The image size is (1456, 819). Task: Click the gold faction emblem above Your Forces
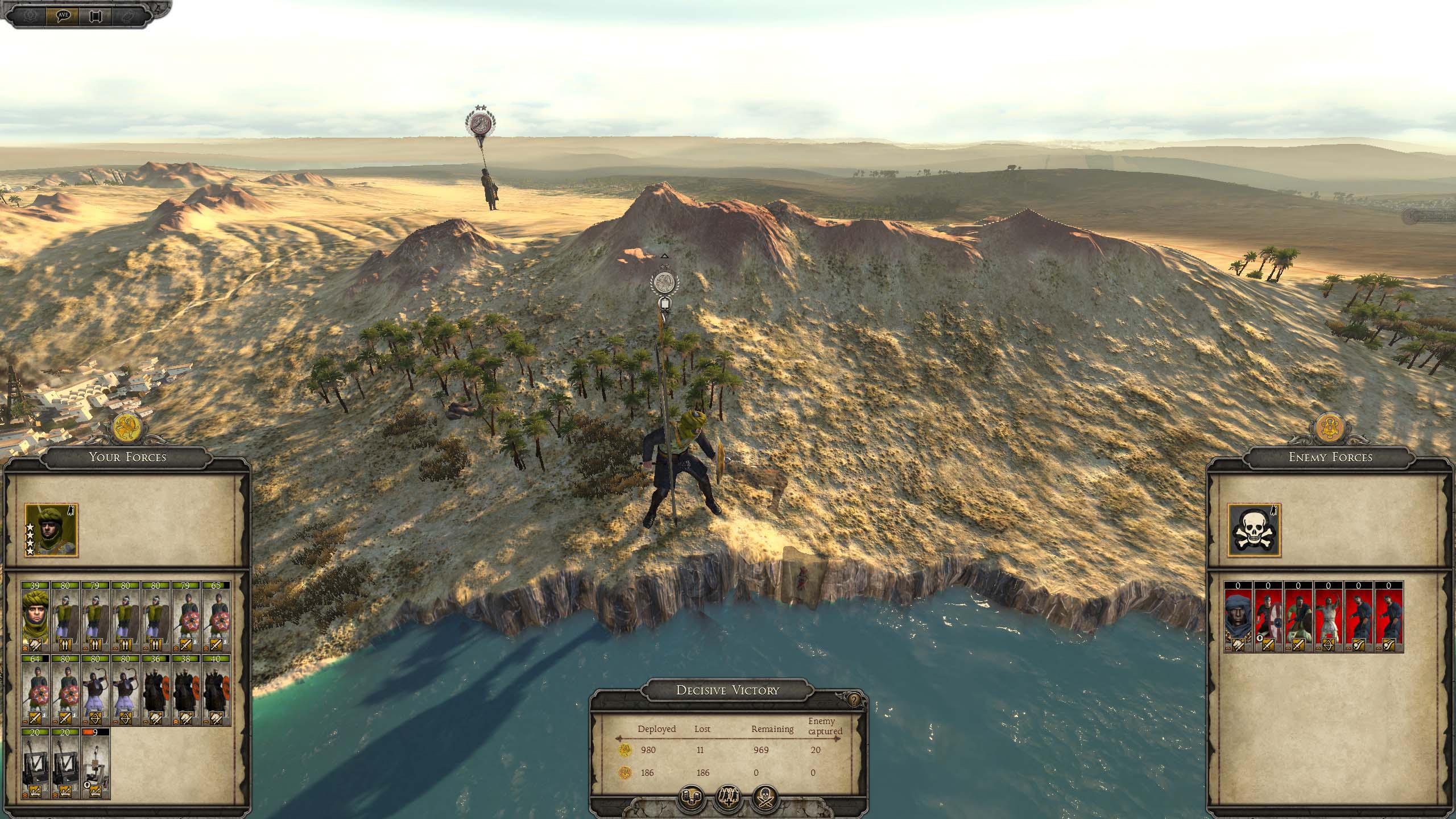tap(127, 428)
